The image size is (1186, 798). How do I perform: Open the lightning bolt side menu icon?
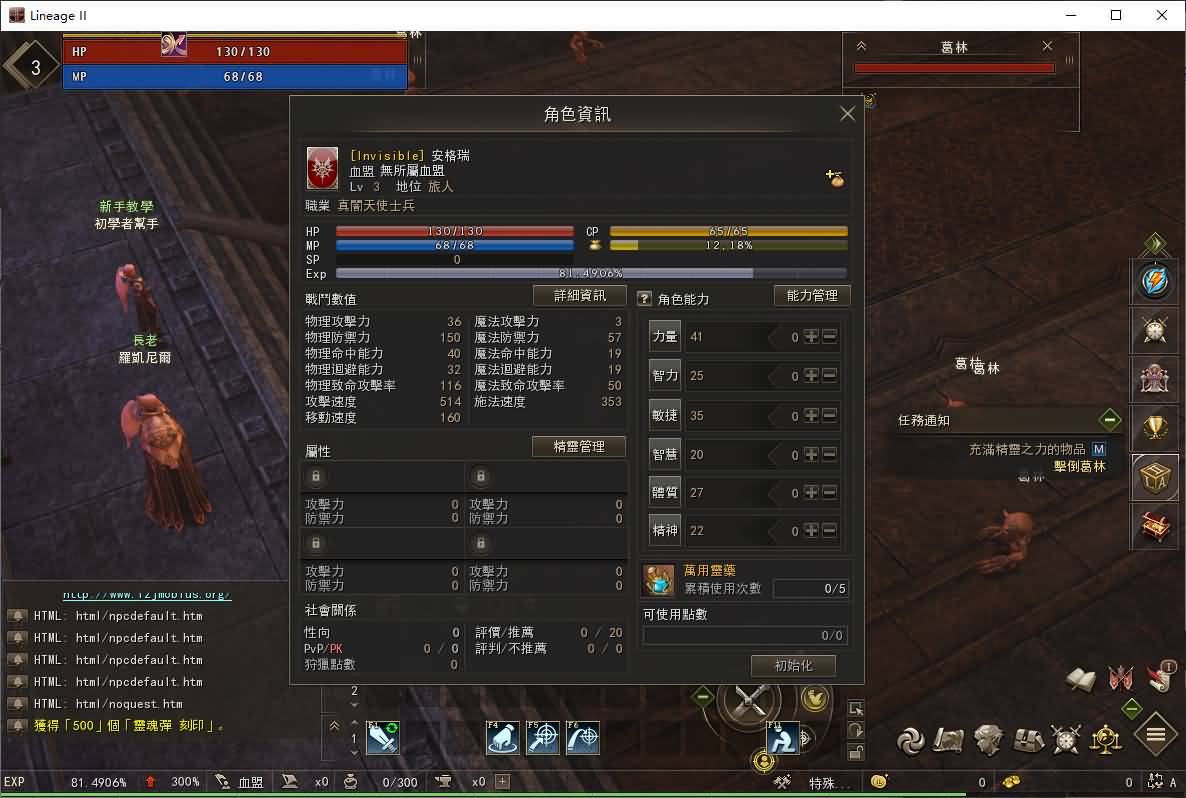point(1156,282)
